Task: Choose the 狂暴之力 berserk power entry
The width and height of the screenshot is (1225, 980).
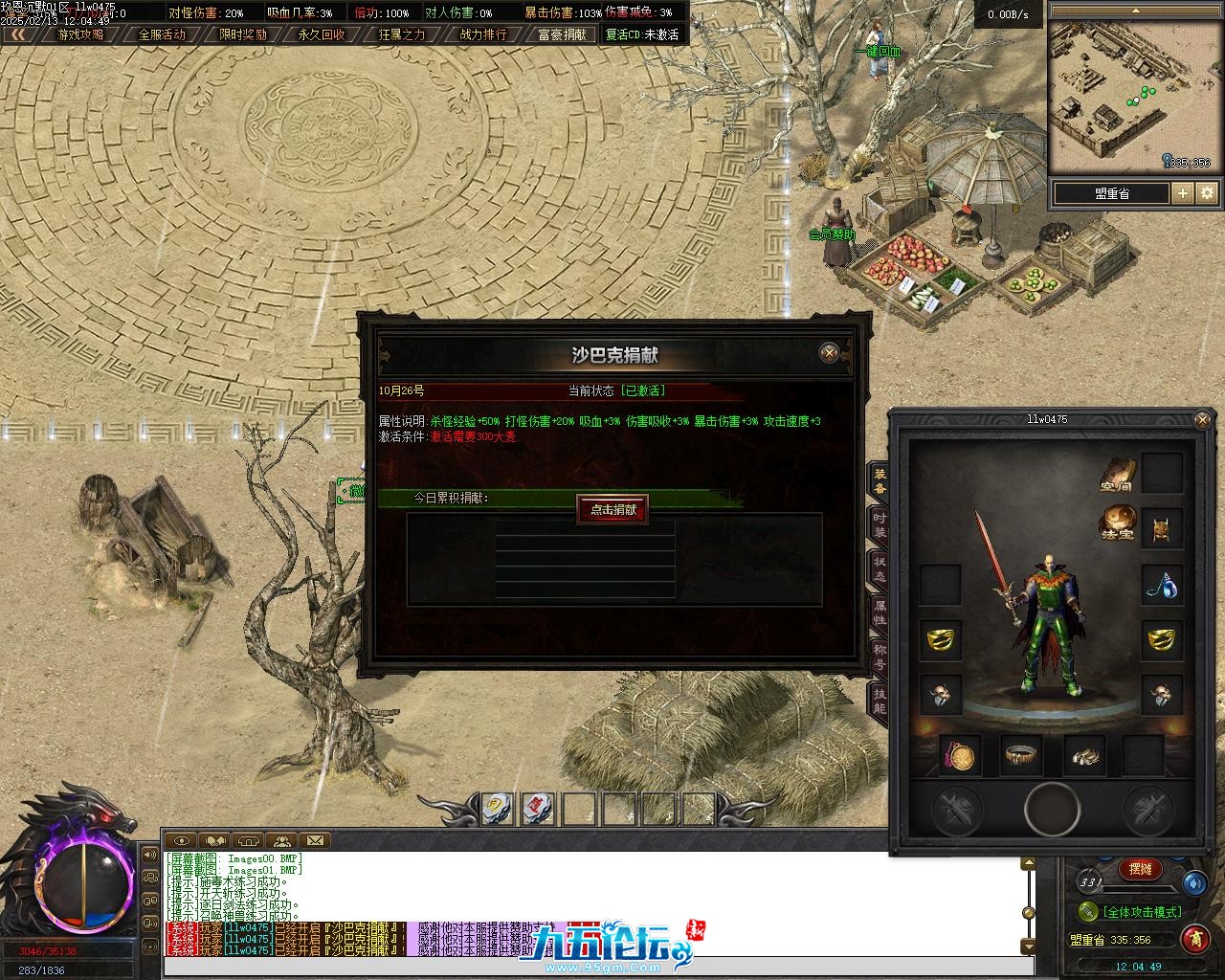Action: 402,34
